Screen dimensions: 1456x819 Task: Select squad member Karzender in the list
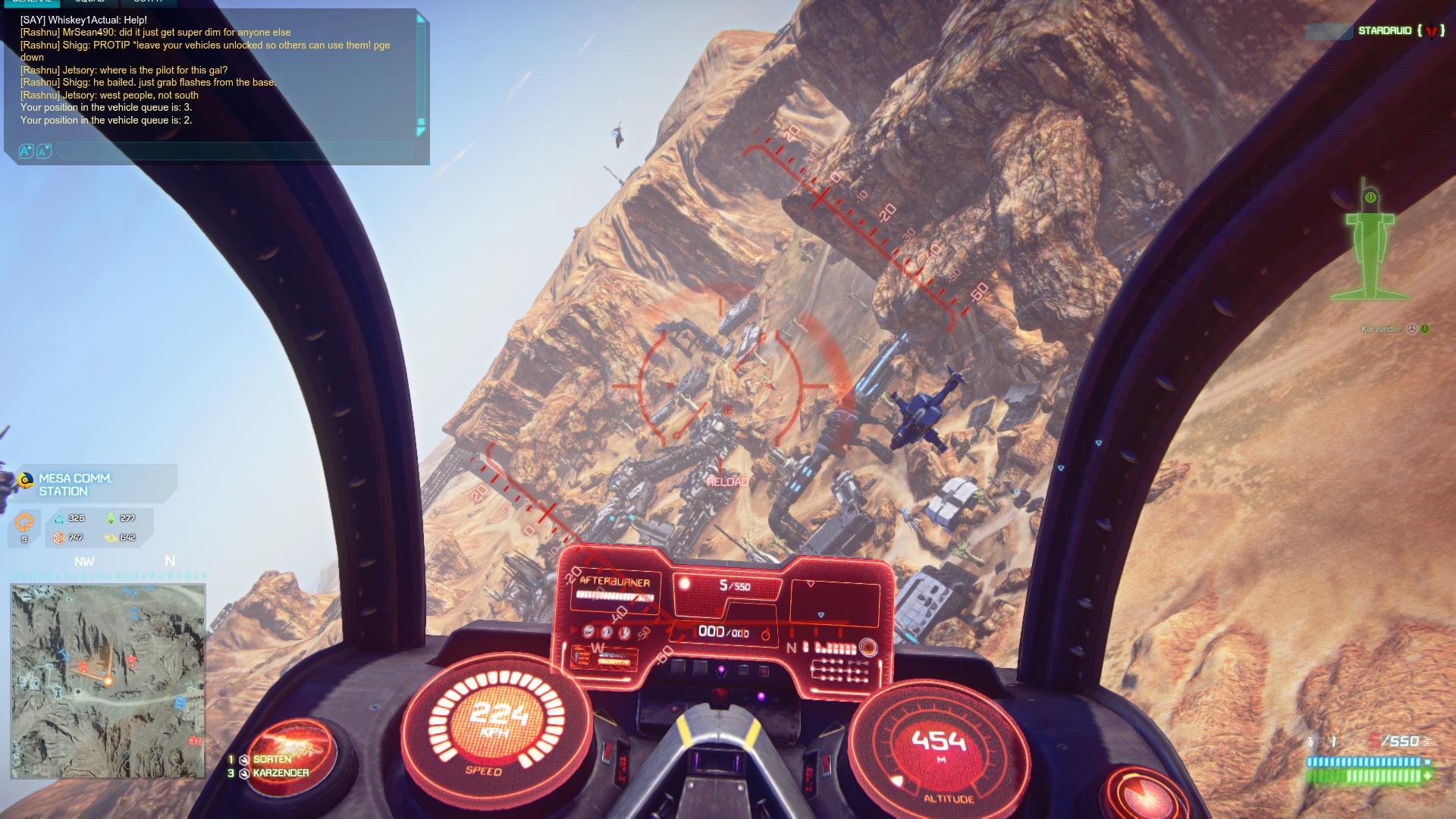pyautogui.click(x=281, y=773)
